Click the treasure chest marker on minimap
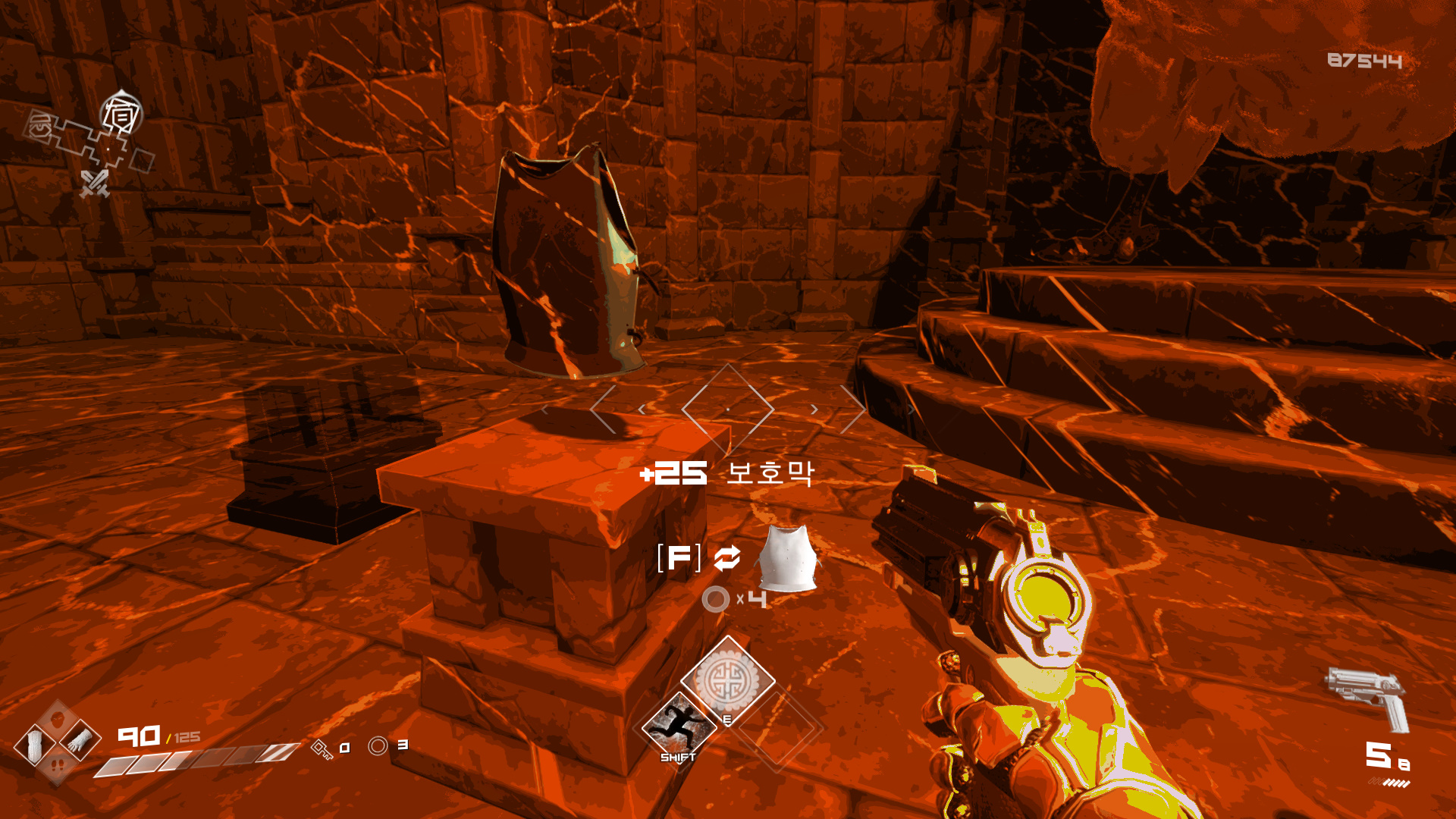1456x819 pixels. (x=39, y=126)
